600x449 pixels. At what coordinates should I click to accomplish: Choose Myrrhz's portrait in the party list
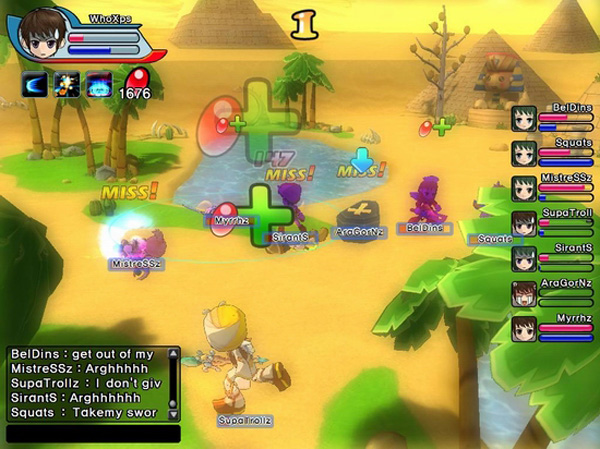click(x=525, y=329)
